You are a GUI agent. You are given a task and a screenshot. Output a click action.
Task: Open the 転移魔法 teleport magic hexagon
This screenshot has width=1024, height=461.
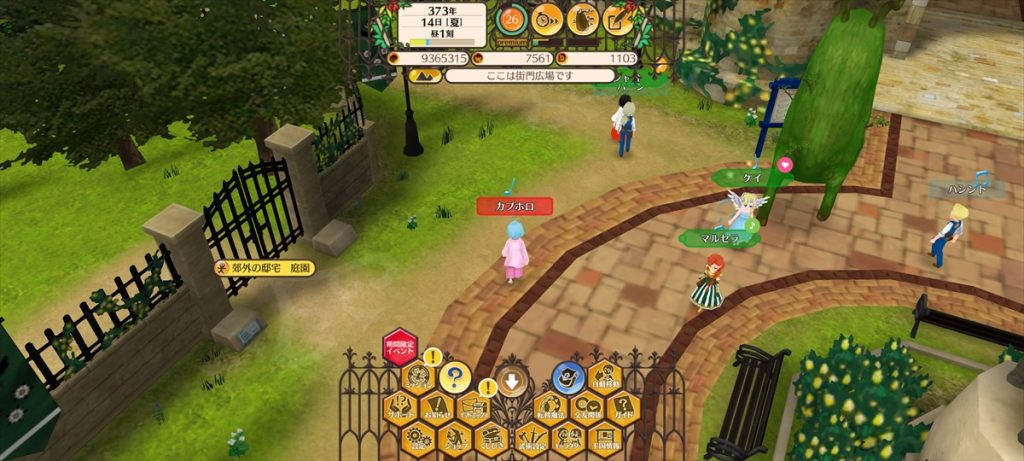[549, 408]
